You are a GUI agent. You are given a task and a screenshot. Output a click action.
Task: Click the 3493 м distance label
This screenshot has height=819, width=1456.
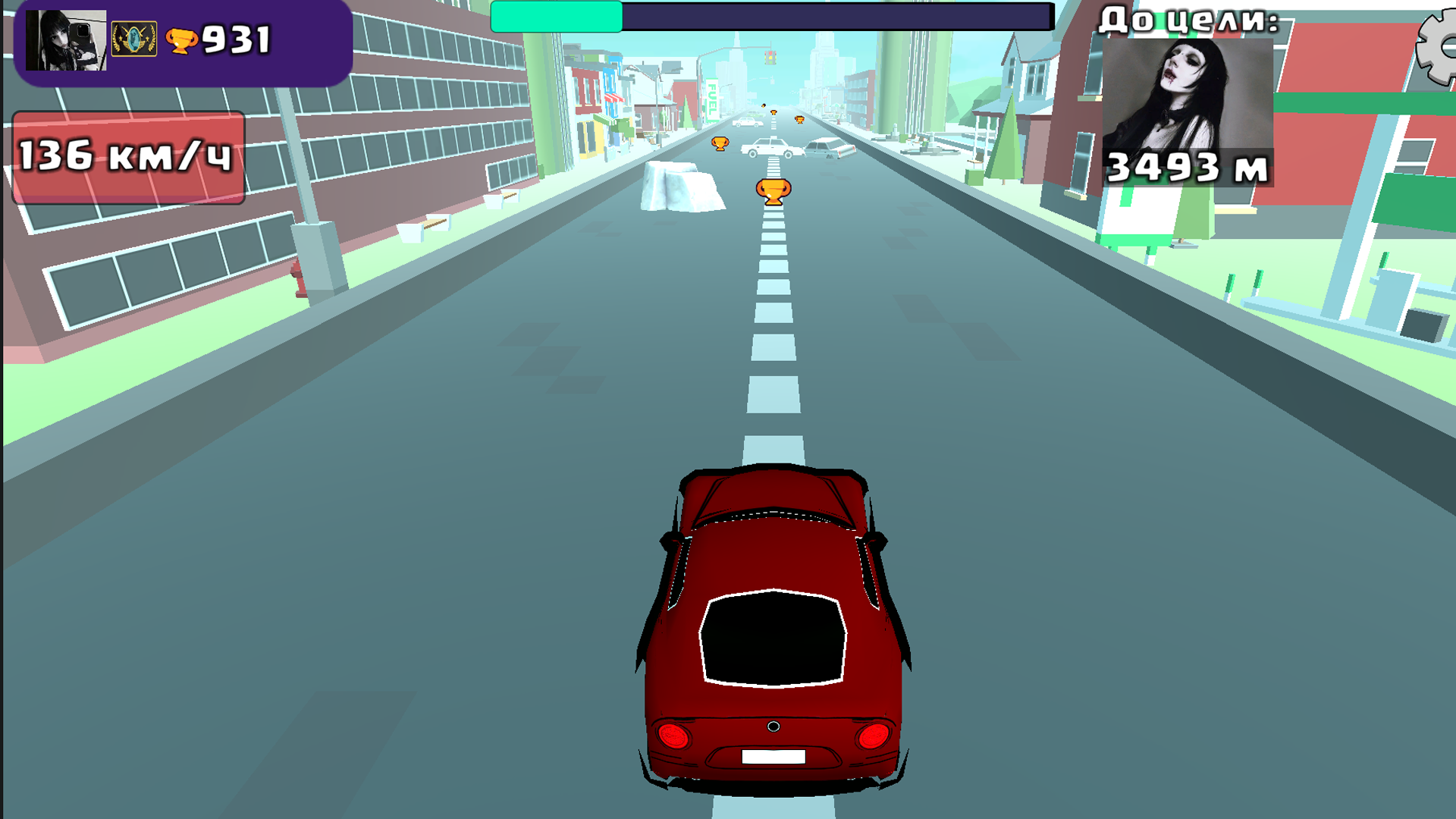click(x=1187, y=168)
